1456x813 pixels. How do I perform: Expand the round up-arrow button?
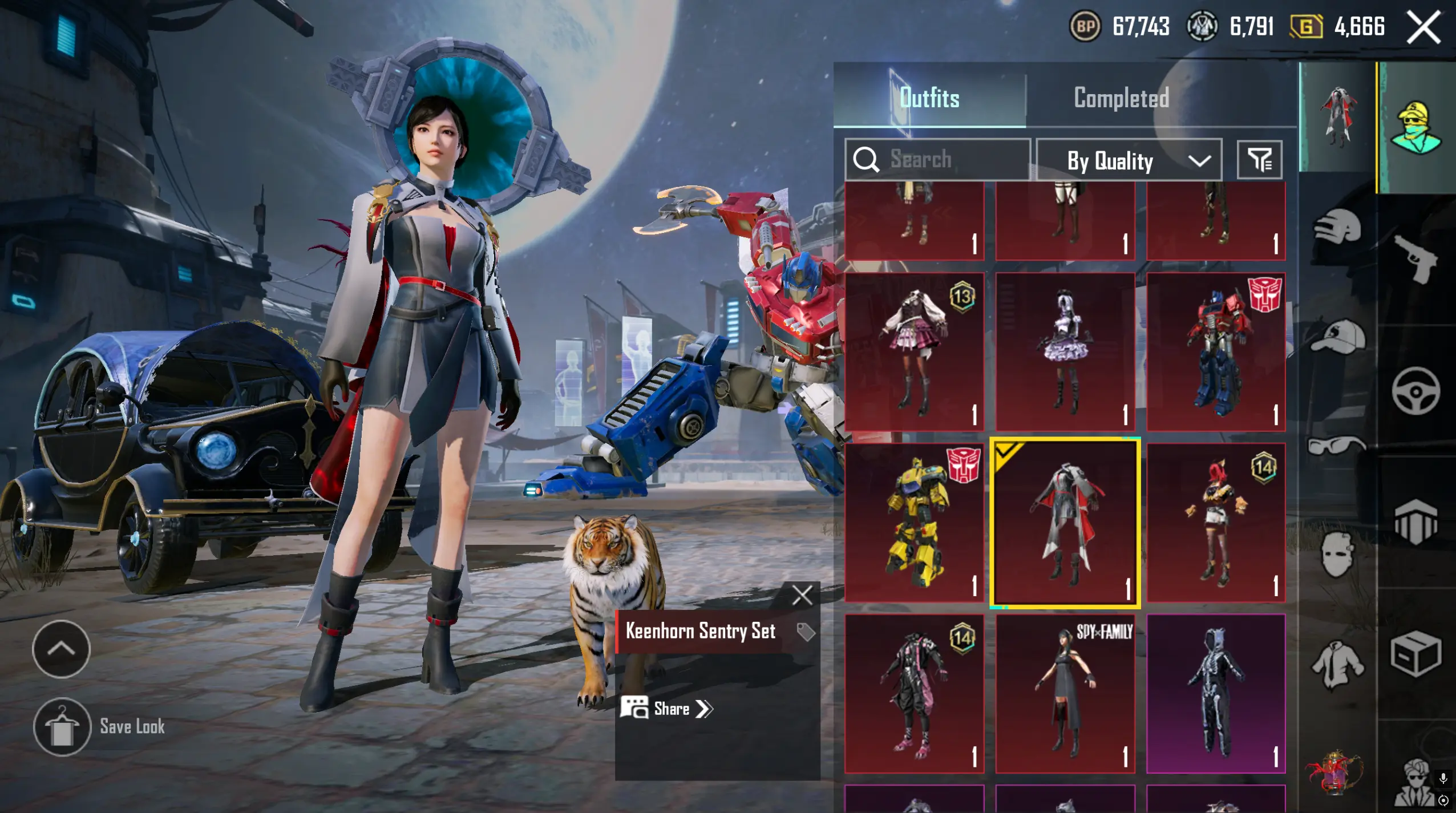pyautogui.click(x=61, y=649)
